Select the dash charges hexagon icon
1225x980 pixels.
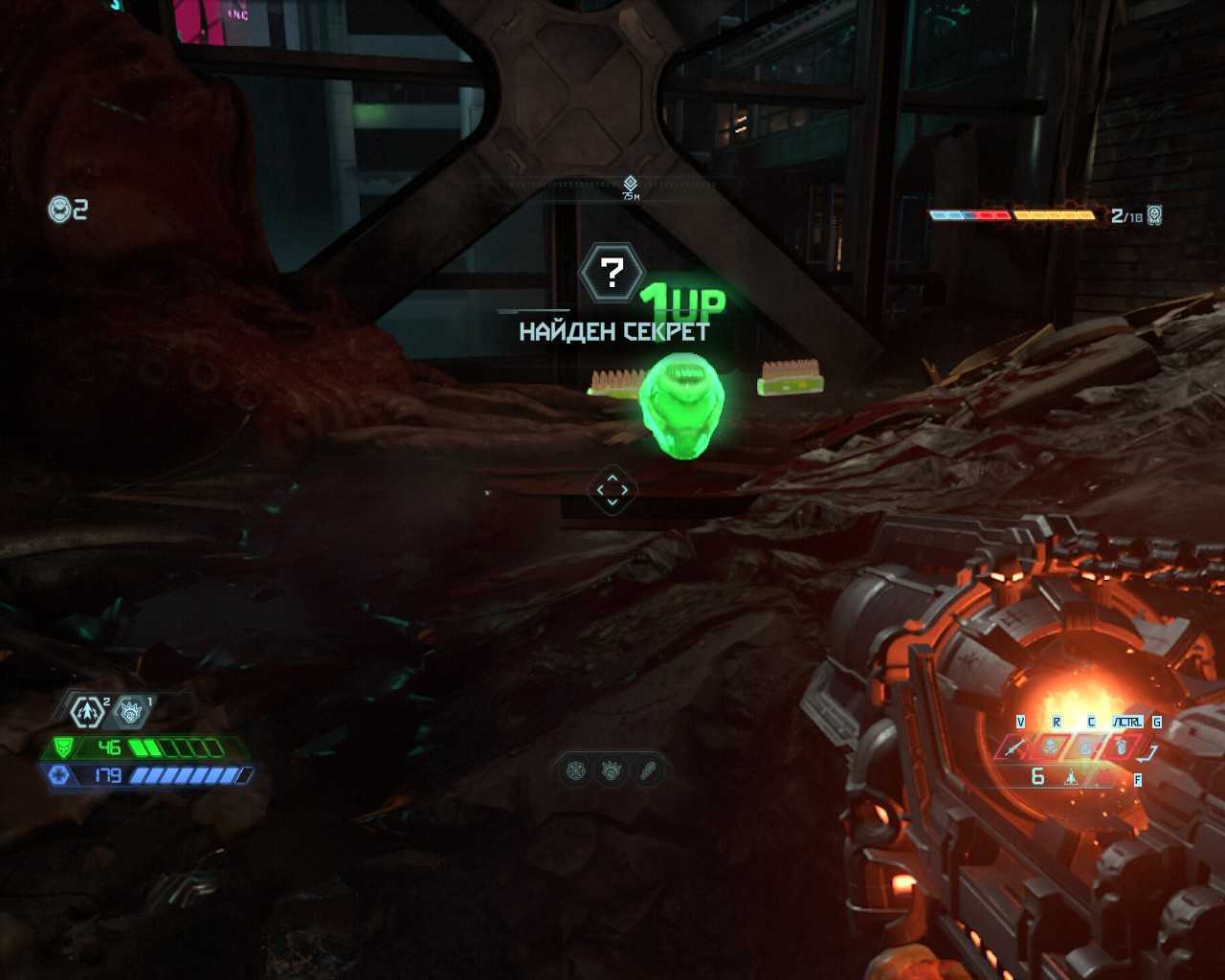(88, 711)
